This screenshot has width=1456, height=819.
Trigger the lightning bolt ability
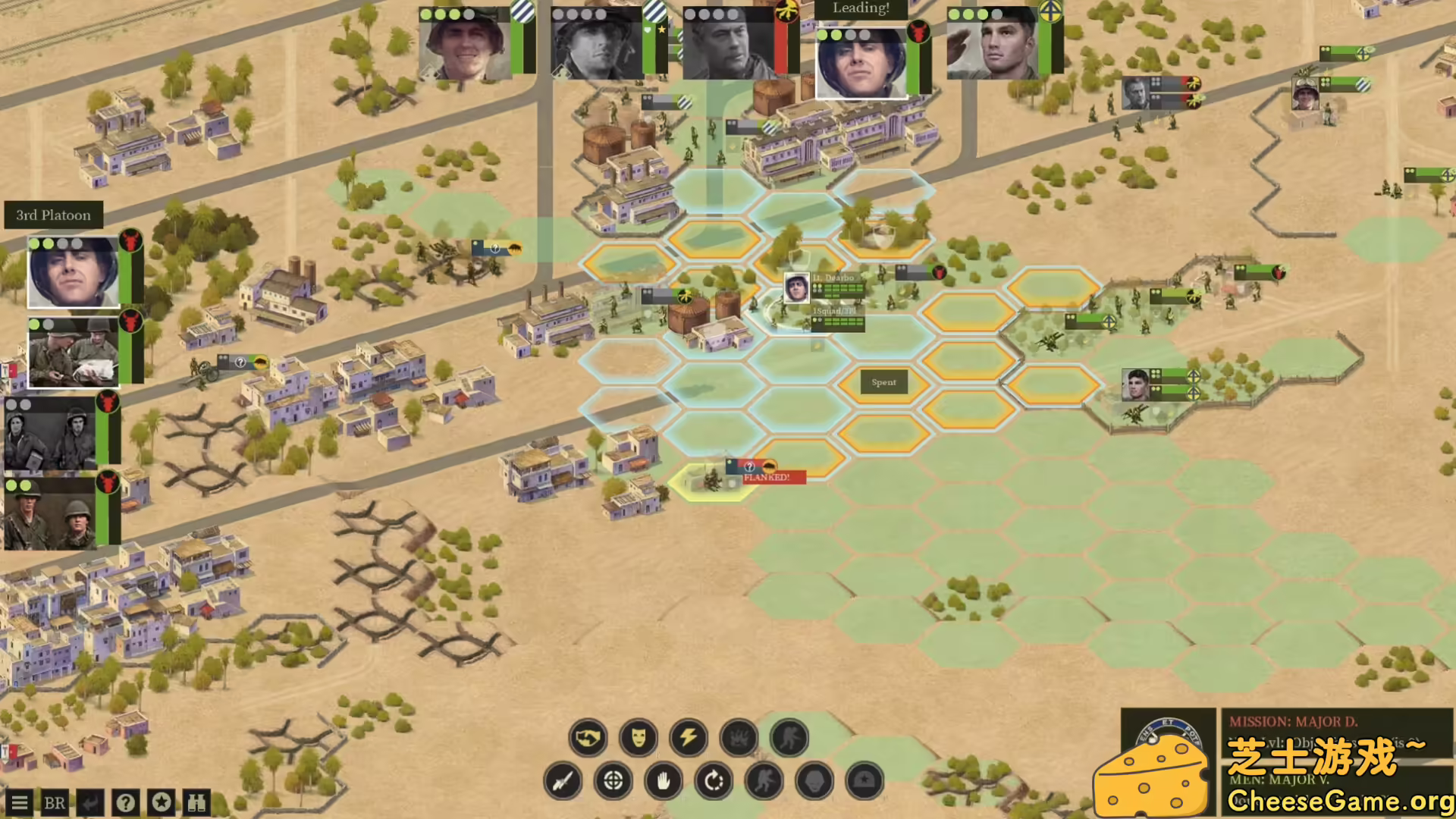[689, 738]
